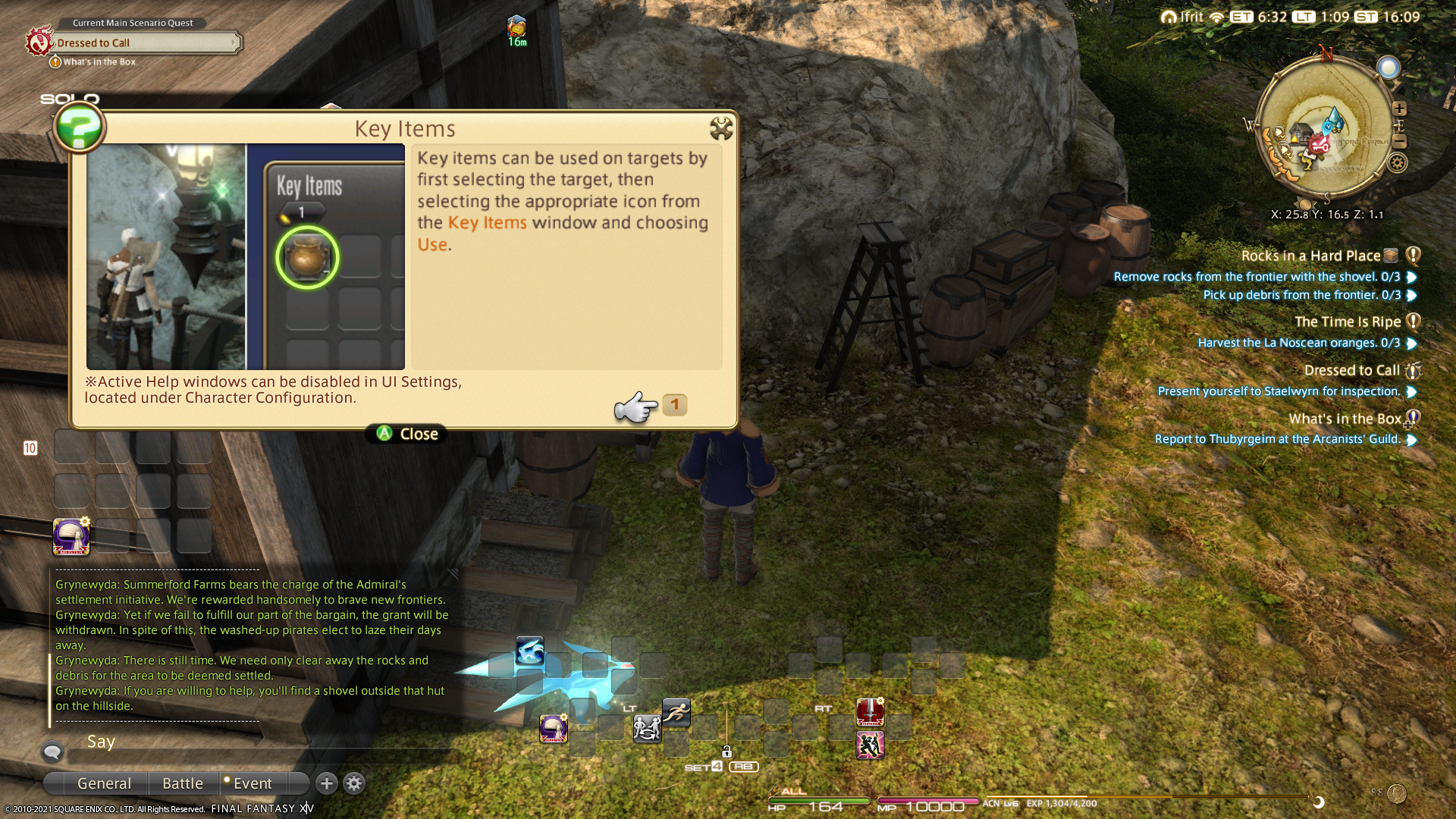Select The Time Is Ripe quest entry
This screenshot has height=819, width=1456.
1347,322
